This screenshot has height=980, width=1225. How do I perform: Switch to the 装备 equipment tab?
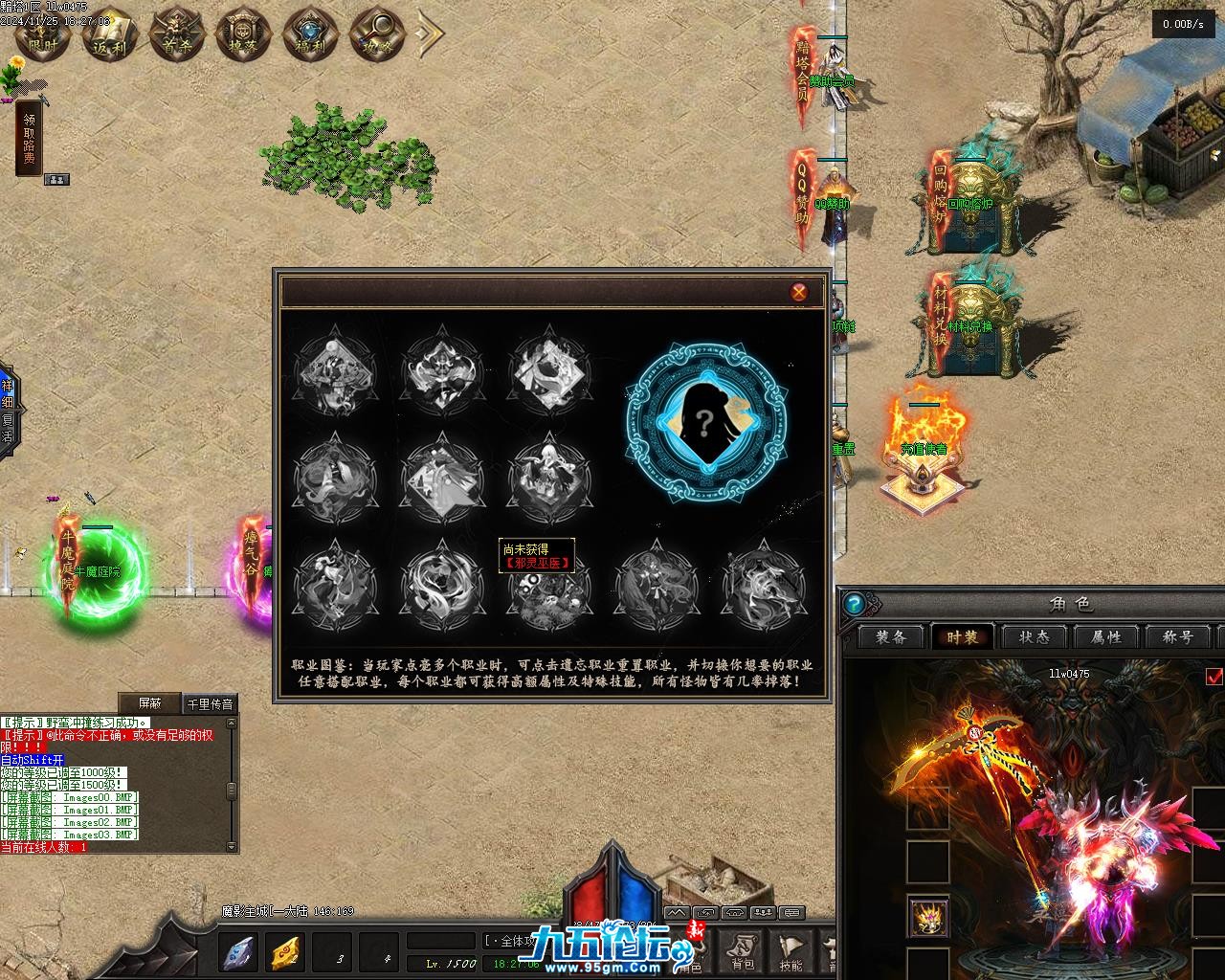891,637
